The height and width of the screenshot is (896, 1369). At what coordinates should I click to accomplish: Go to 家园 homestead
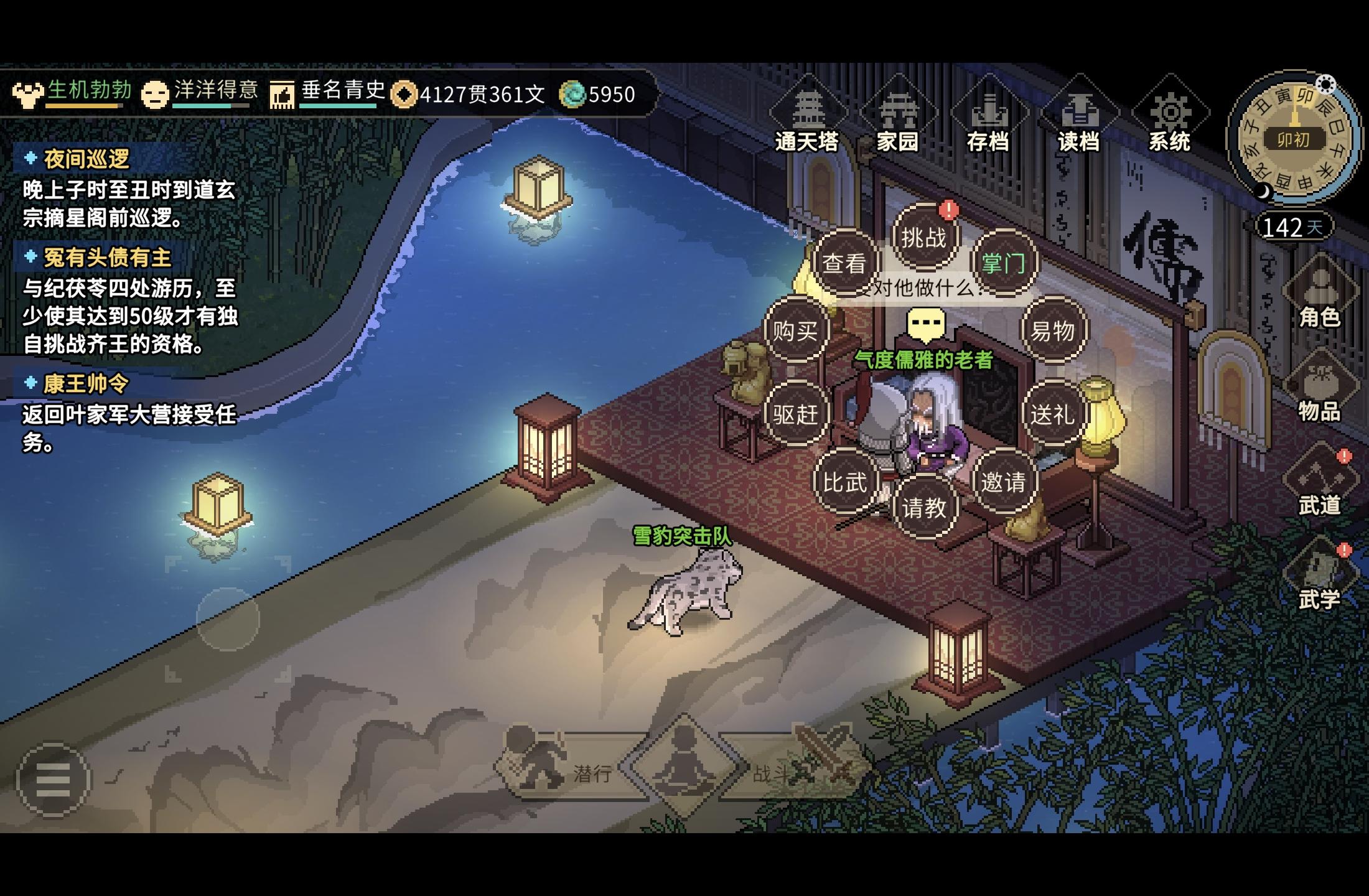898,118
